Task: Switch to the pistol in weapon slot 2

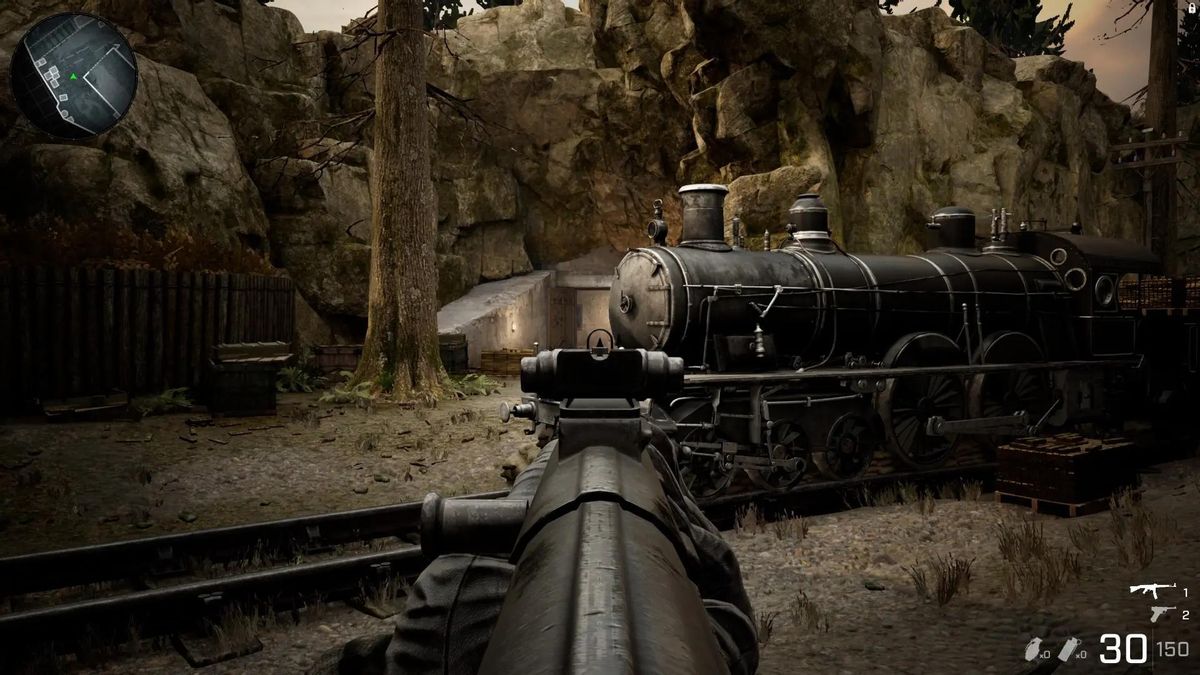Action: 1160,613
